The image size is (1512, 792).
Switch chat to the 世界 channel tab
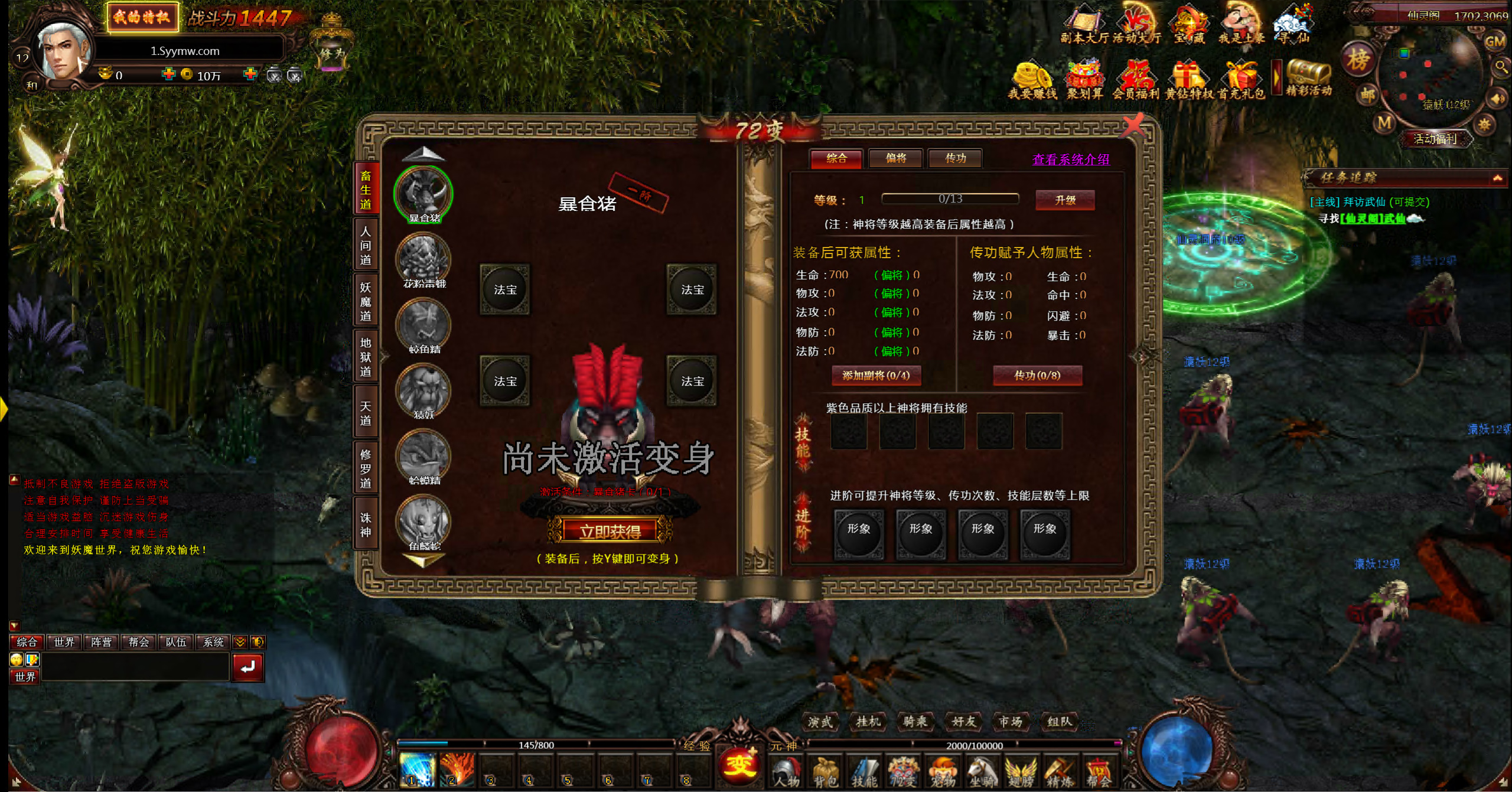tap(64, 642)
